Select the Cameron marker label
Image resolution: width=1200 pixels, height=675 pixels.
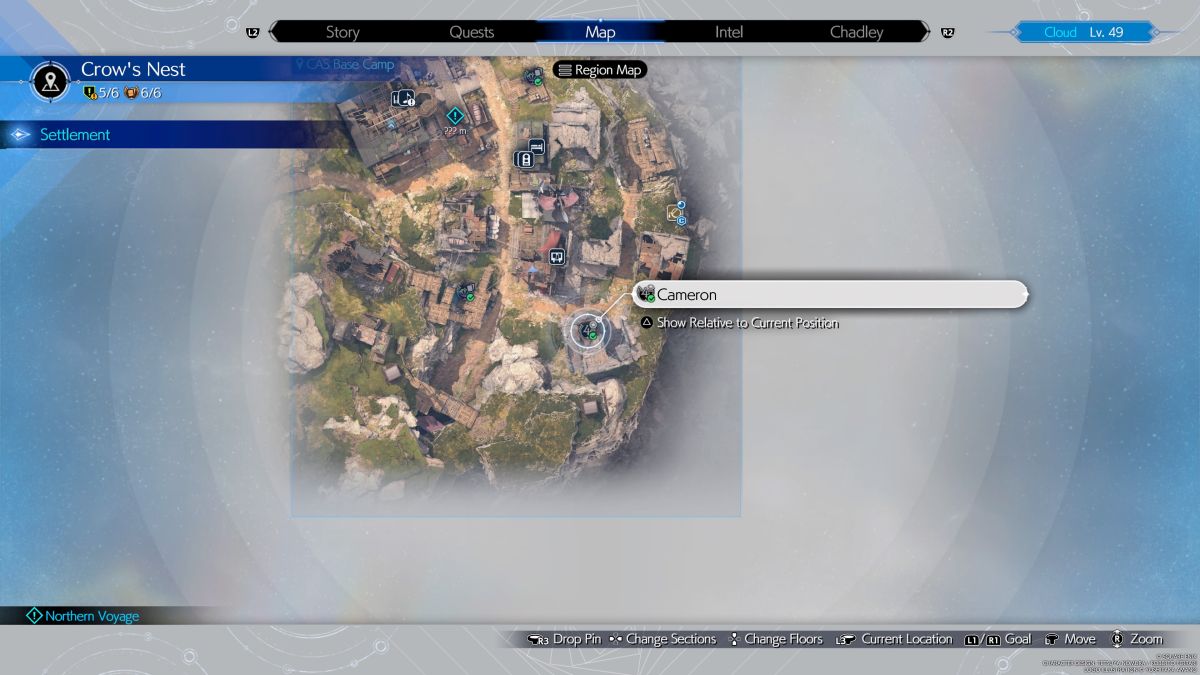[x=830, y=295]
